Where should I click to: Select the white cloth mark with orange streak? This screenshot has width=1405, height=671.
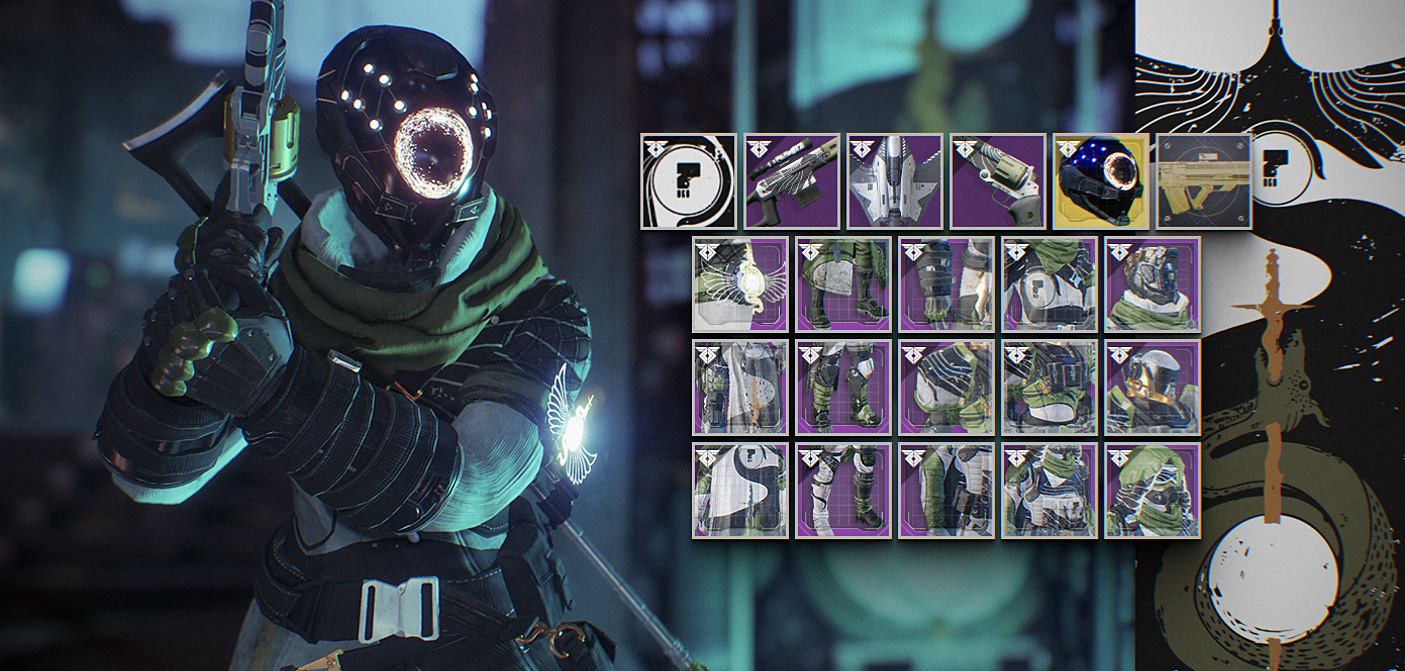point(740,387)
